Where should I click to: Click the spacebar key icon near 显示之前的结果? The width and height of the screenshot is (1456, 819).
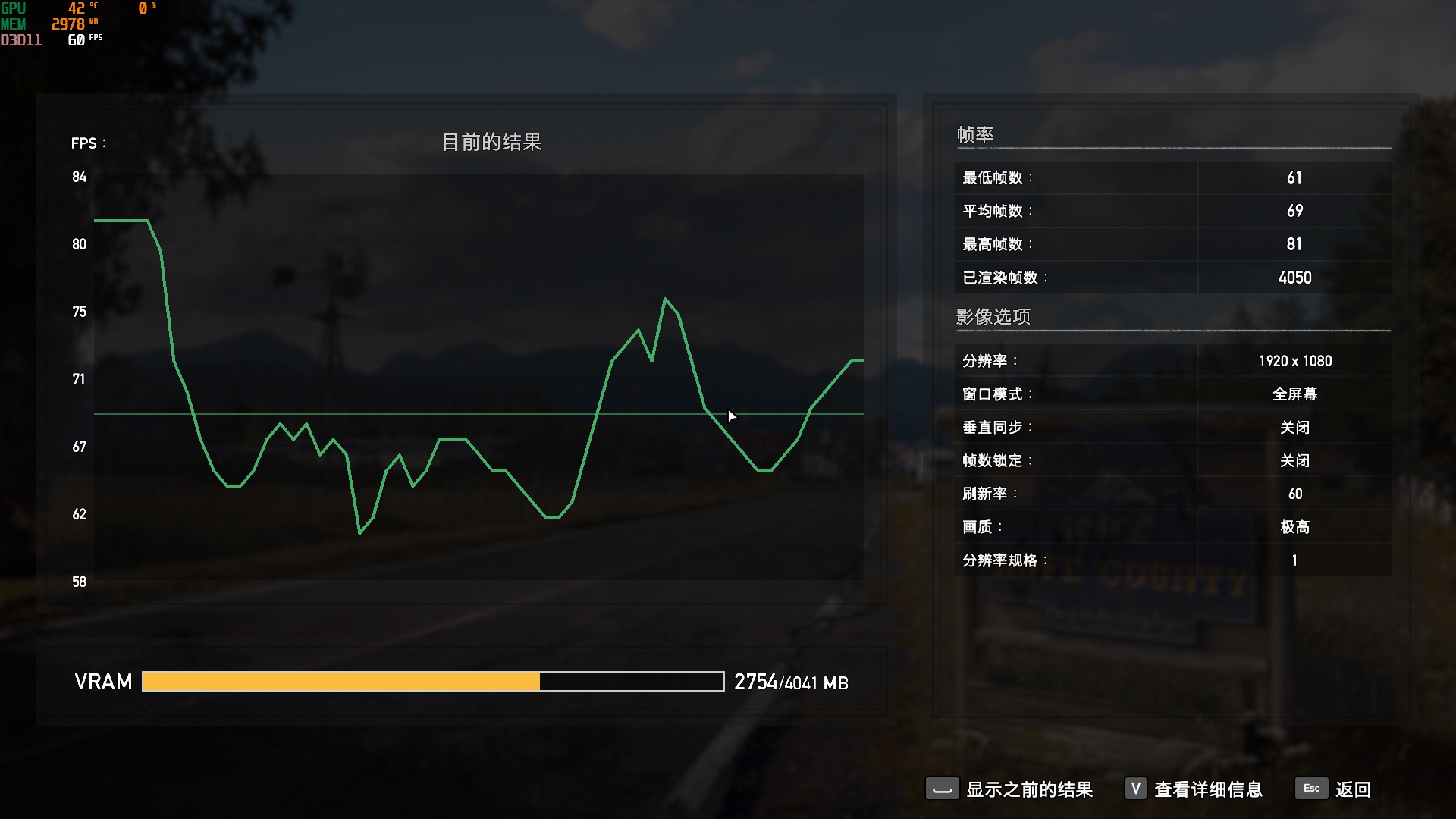[x=942, y=789]
